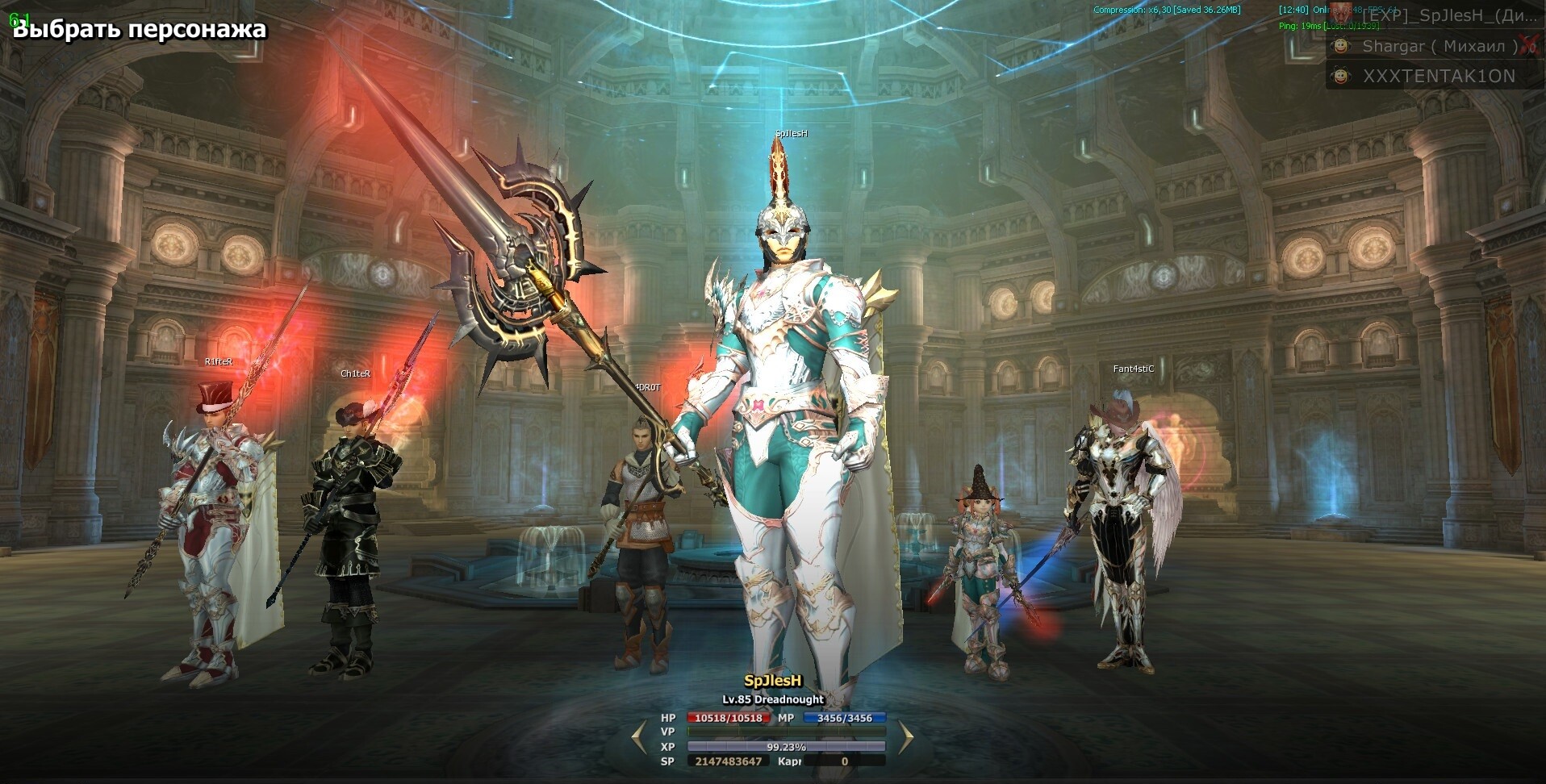Screen dimensions: 1546x784
Task: Switch to the previous character with left arrow
Action: tap(639, 737)
